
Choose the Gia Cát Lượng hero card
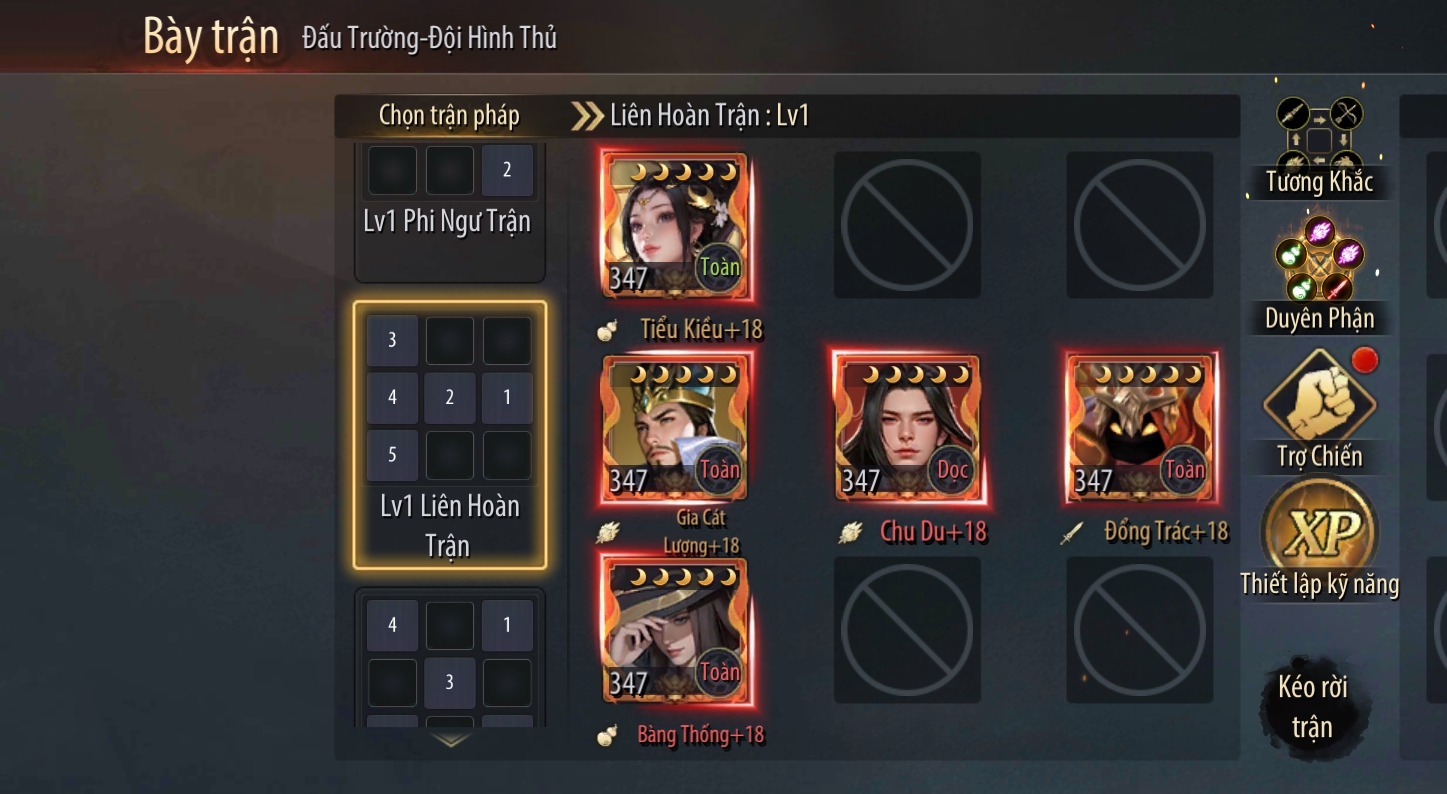tap(675, 428)
